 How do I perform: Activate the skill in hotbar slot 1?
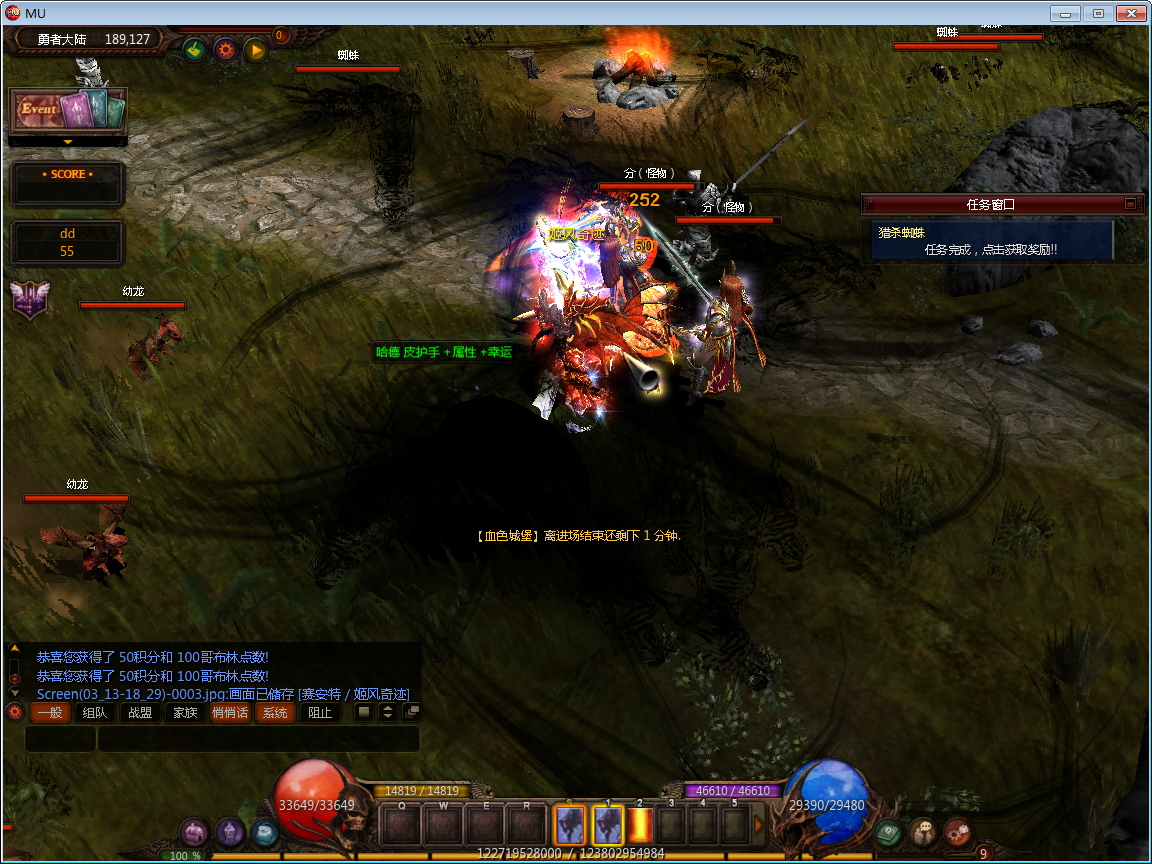[608, 825]
